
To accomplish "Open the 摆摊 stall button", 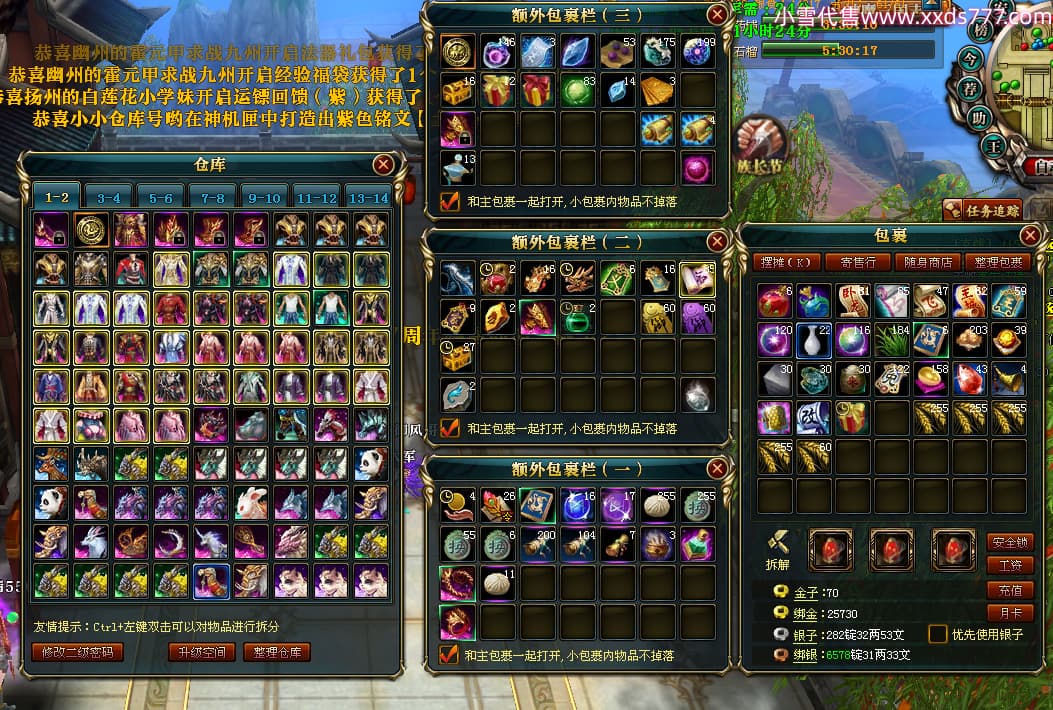I will [787, 262].
